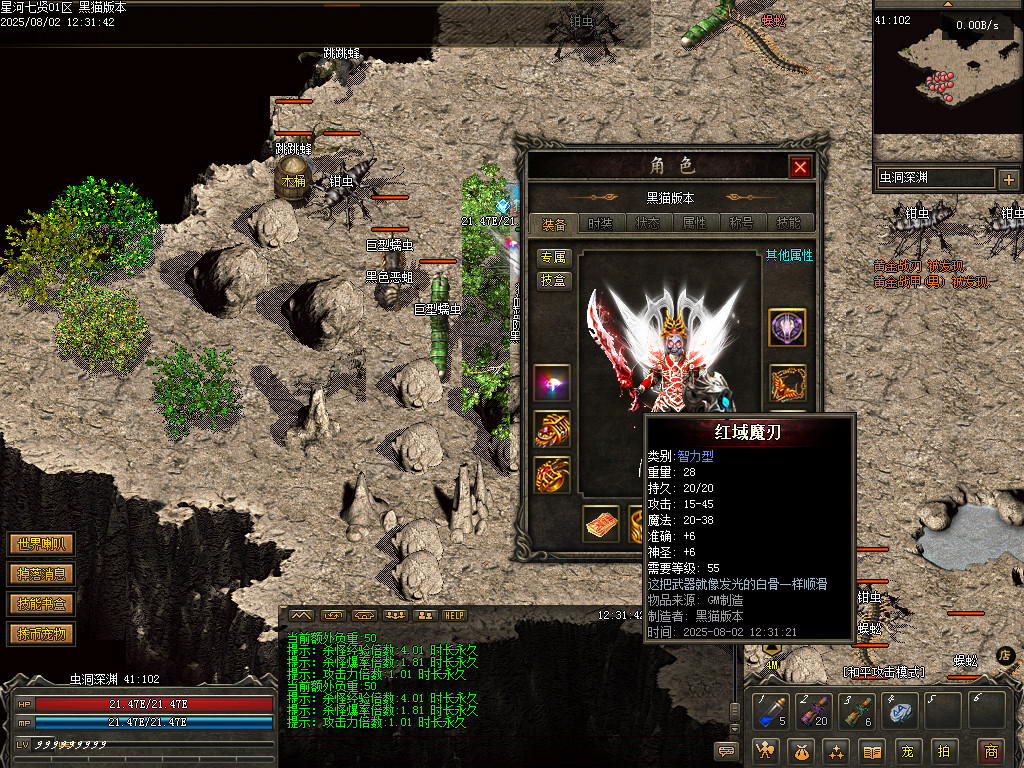Viewport: 1024px width, 768px height.
Task: Close the 角色 character window
Action: 800,167
